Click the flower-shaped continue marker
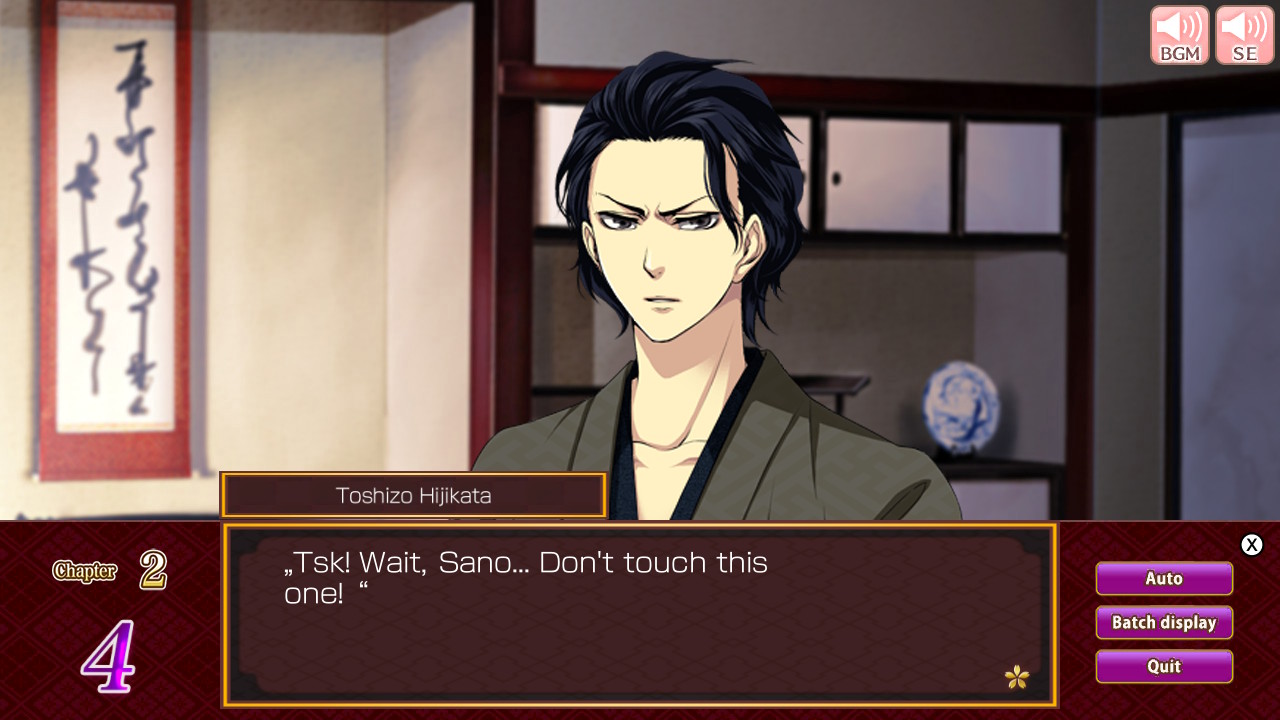 (x=1019, y=677)
